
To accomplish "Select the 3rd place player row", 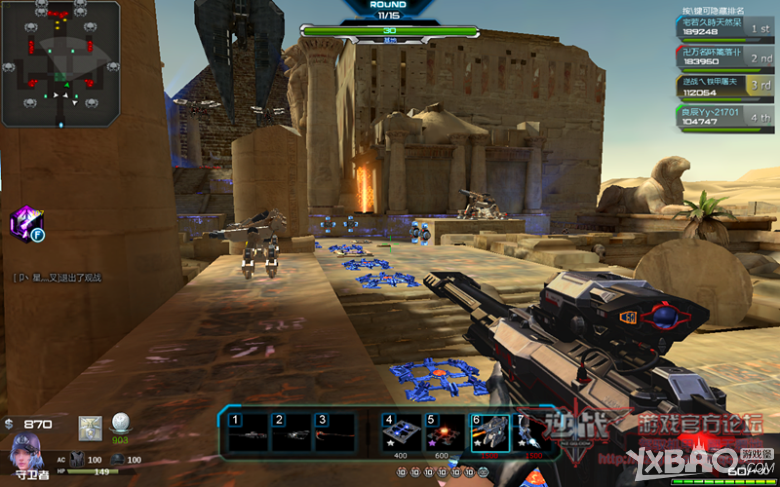I will coord(724,86).
